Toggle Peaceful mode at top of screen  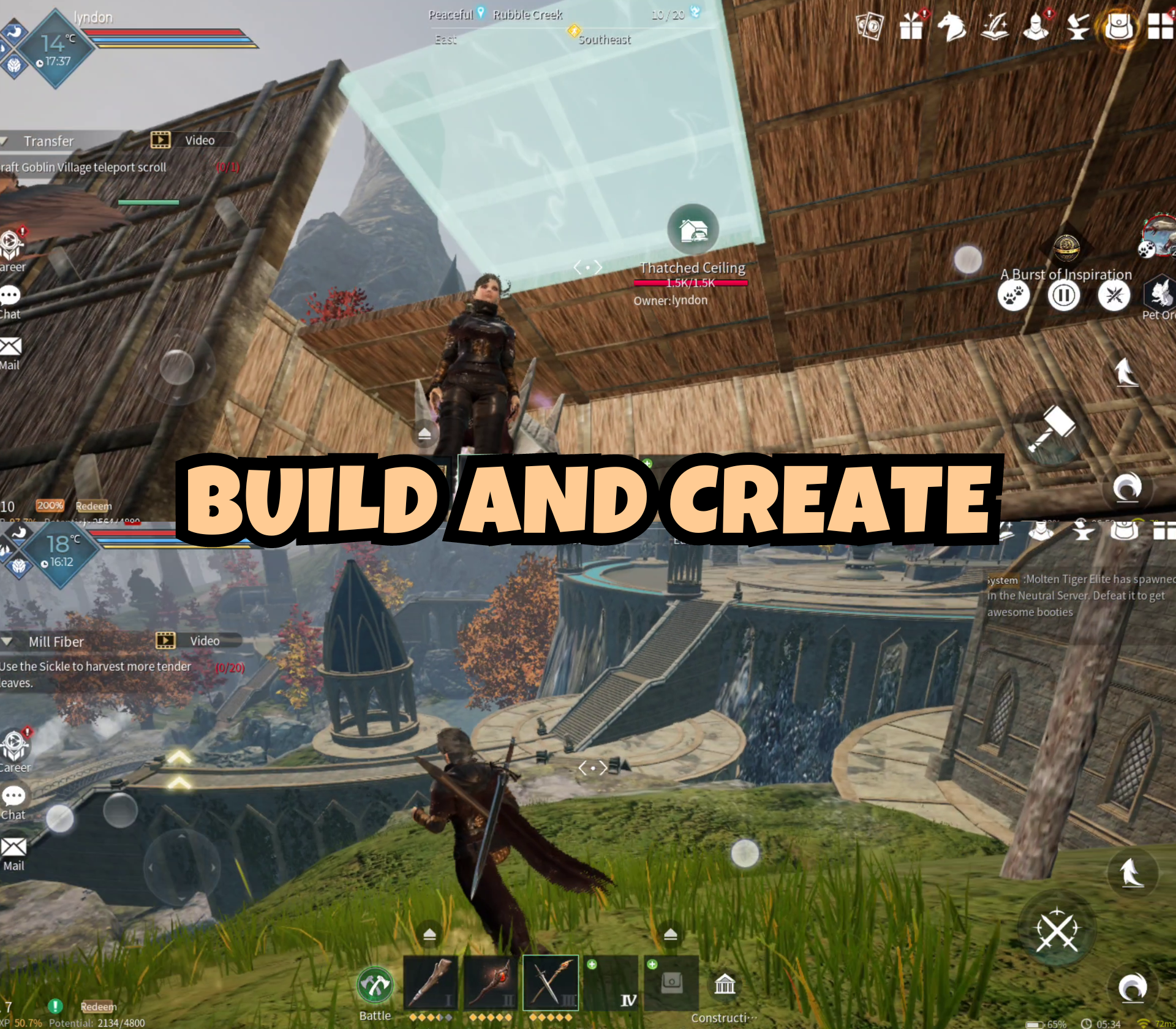[x=452, y=15]
